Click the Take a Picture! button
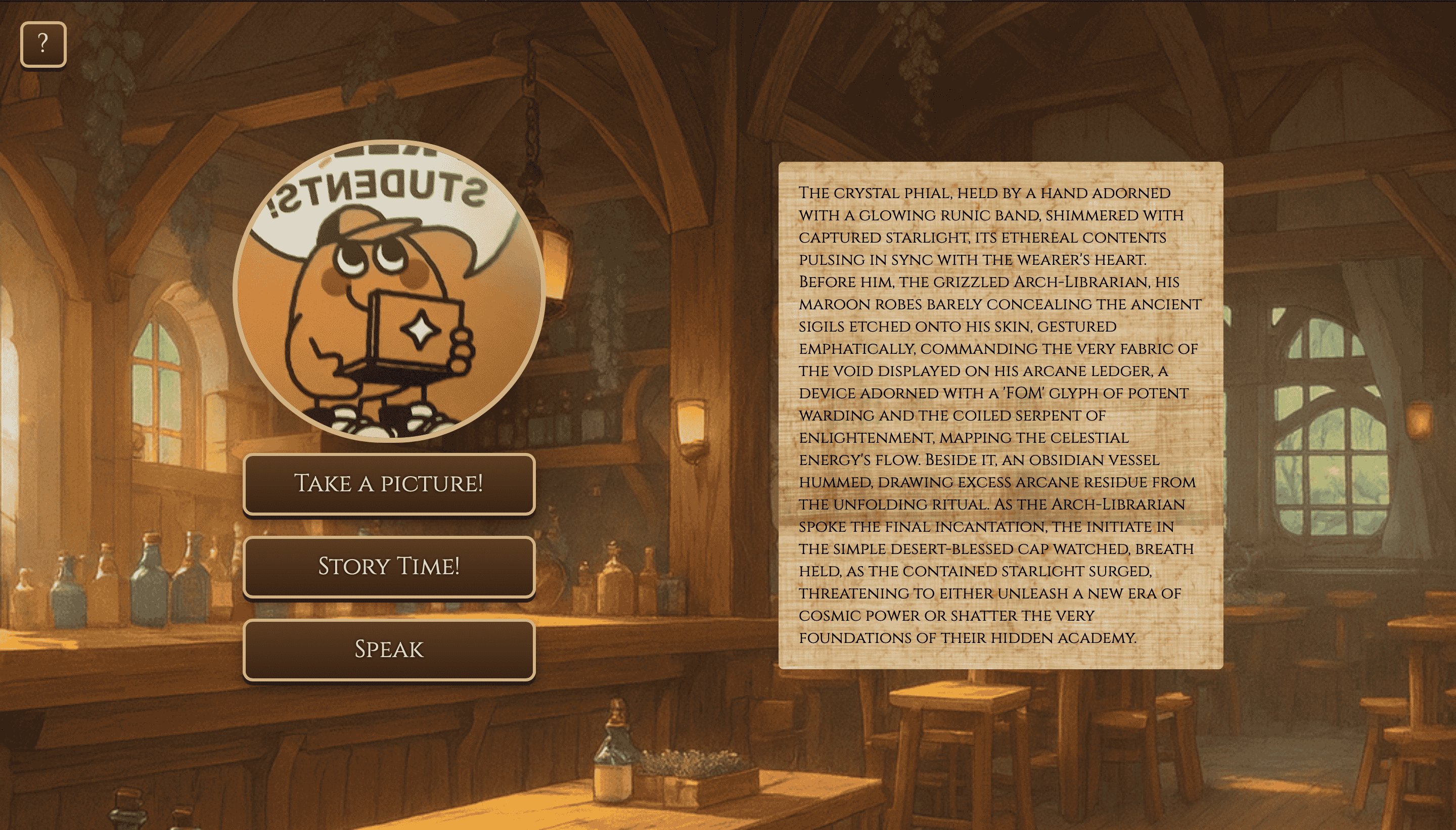This screenshot has height=830, width=1456. (x=389, y=484)
